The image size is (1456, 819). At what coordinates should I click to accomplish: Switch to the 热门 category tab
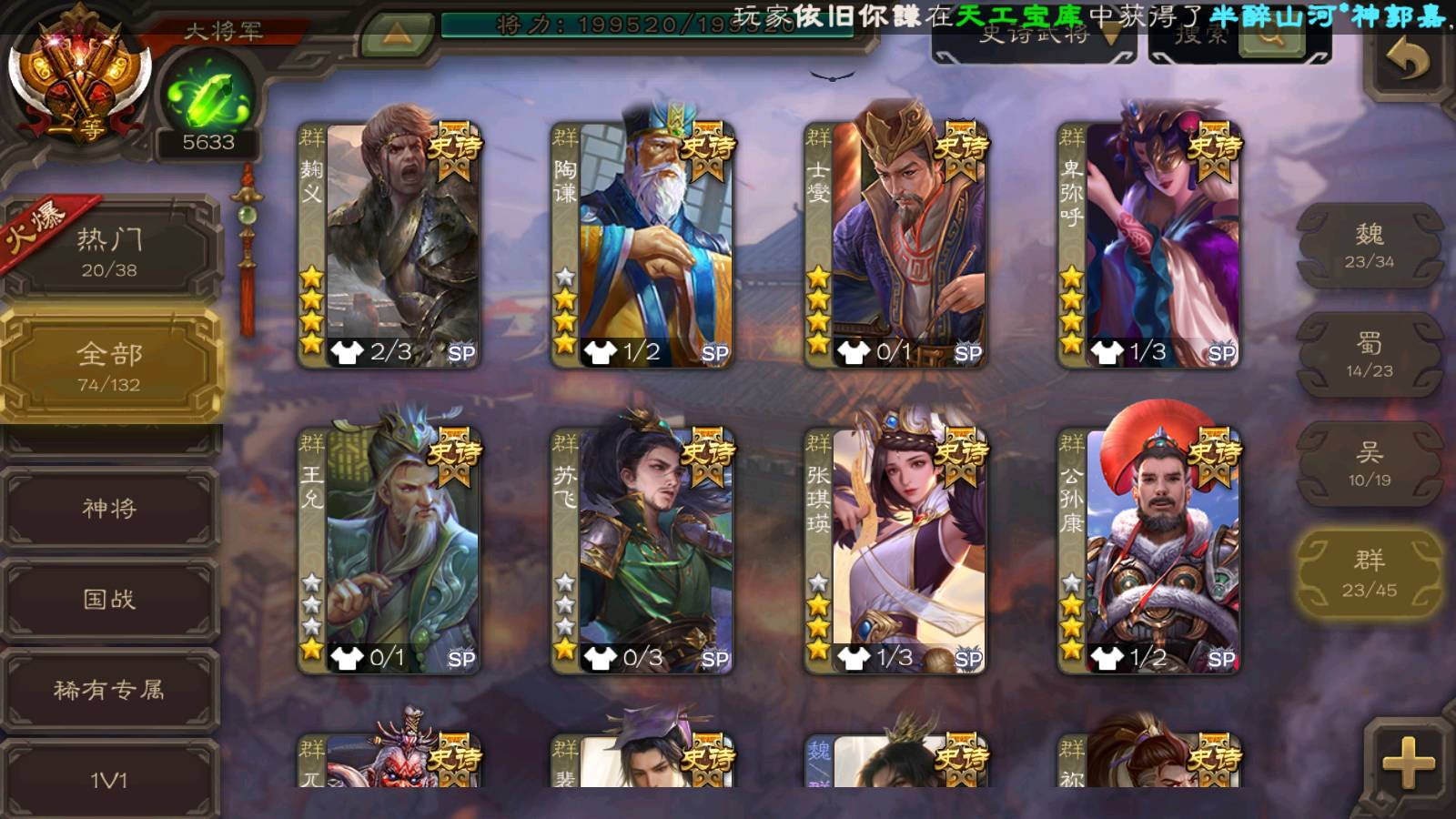coord(110,251)
